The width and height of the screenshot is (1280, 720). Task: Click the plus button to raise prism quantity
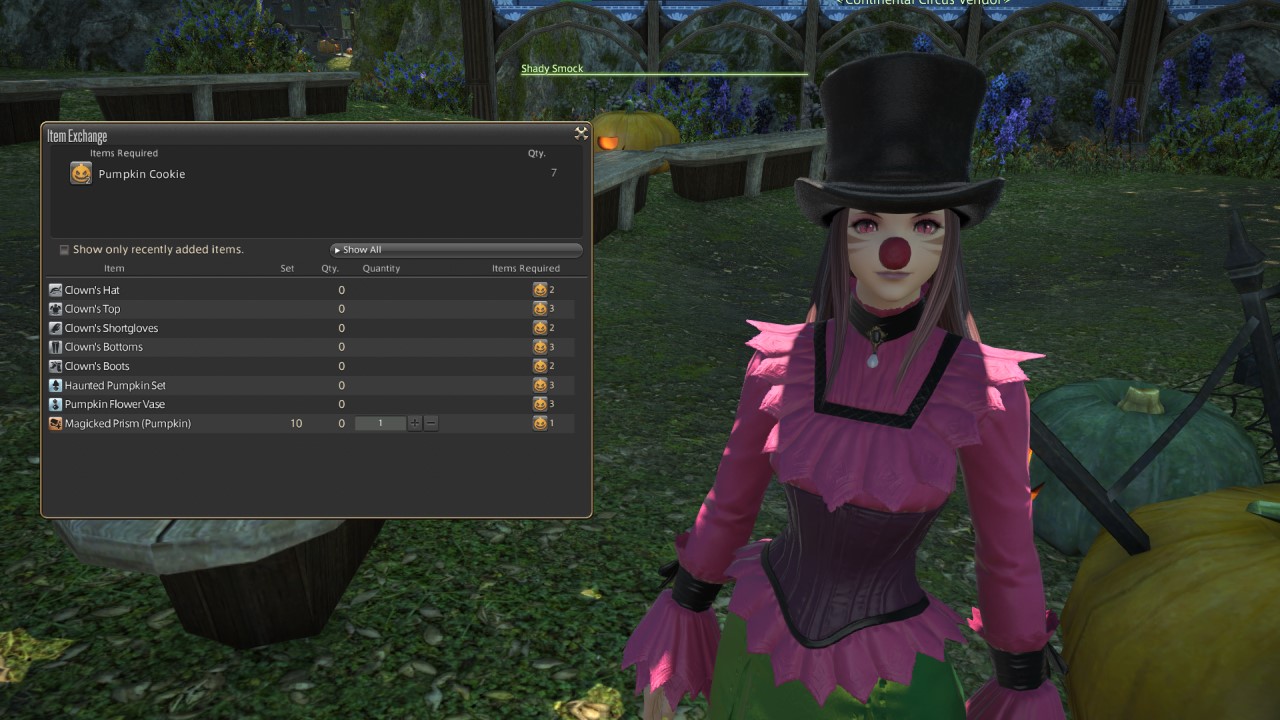tap(414, 422)
